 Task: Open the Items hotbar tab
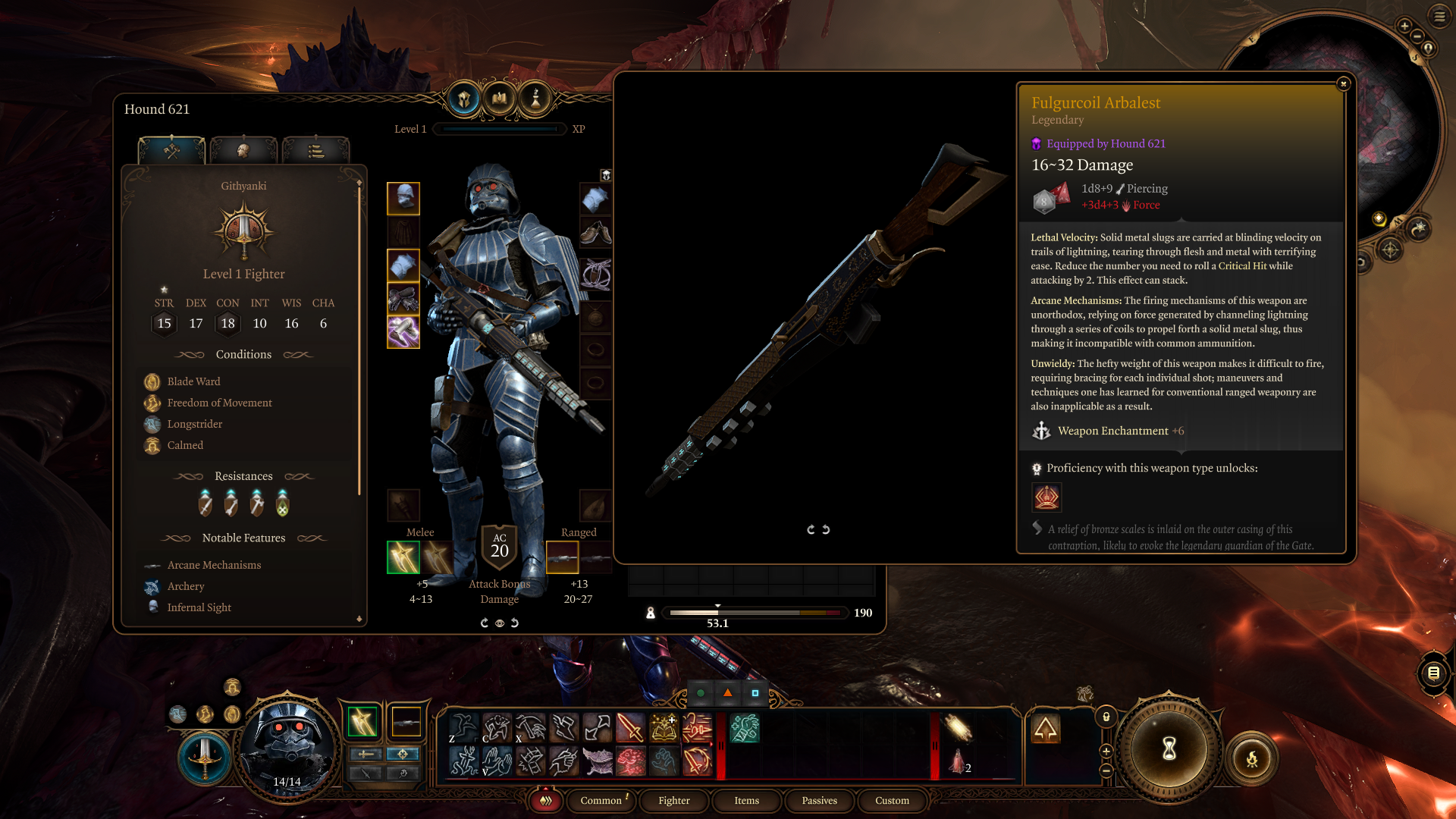[x=746, y=800]
